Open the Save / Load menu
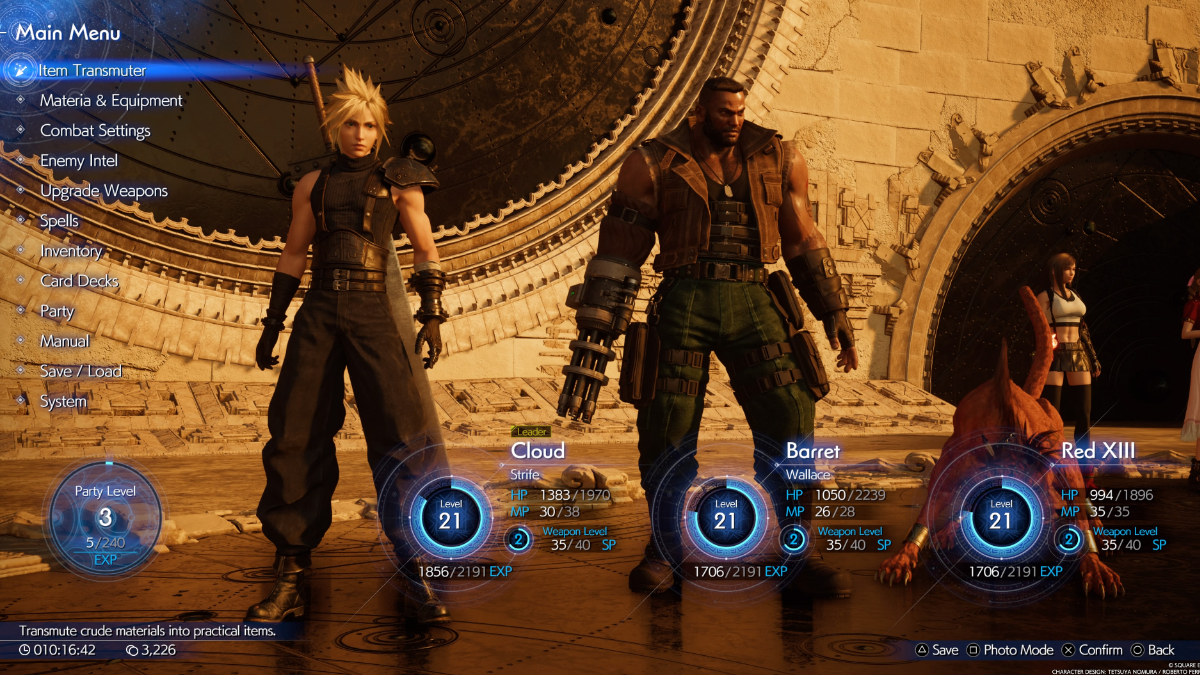1200x675 pixels. click(81, 371)
